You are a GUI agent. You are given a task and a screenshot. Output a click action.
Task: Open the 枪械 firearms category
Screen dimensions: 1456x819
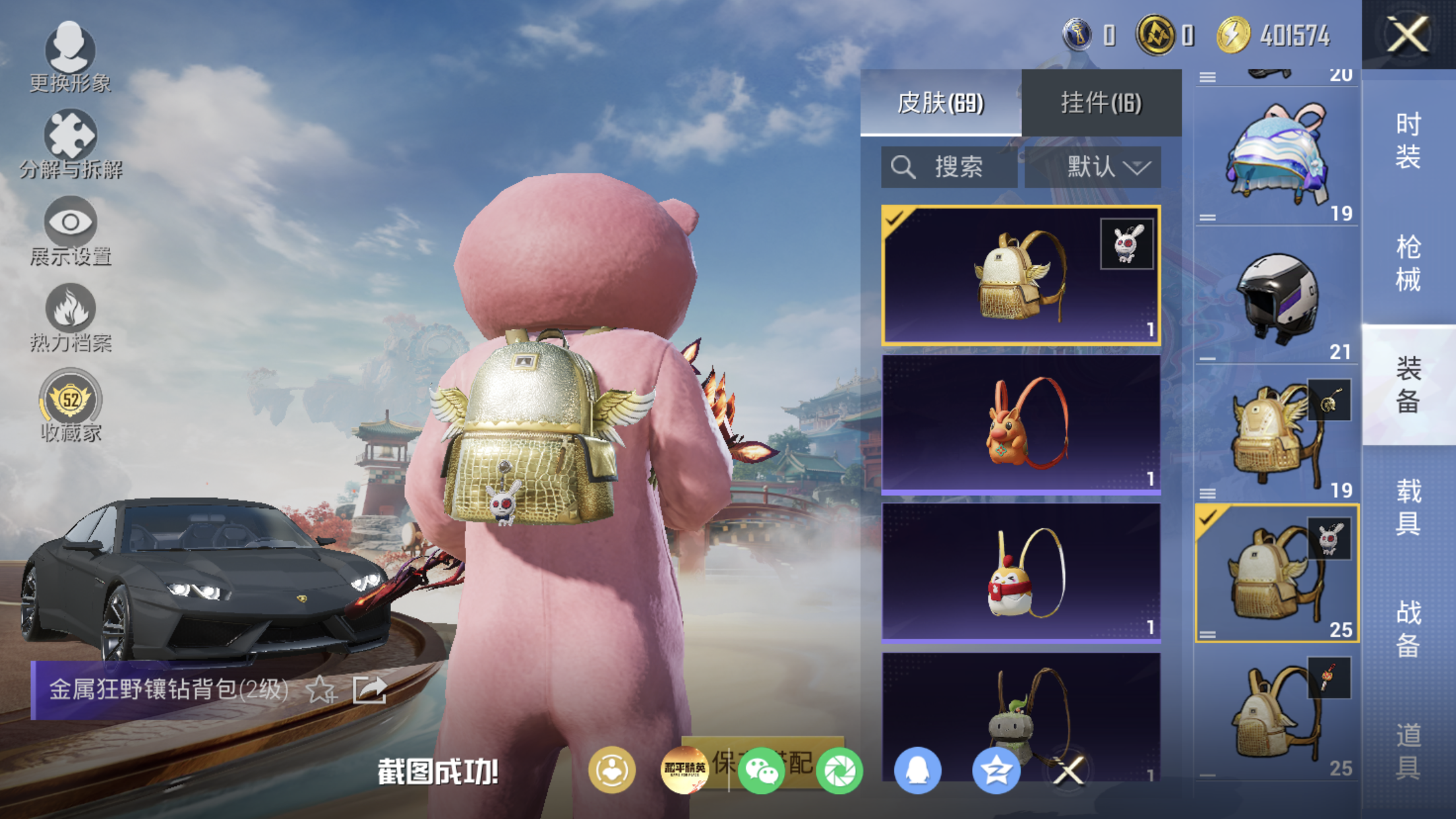coord(1408,263)
